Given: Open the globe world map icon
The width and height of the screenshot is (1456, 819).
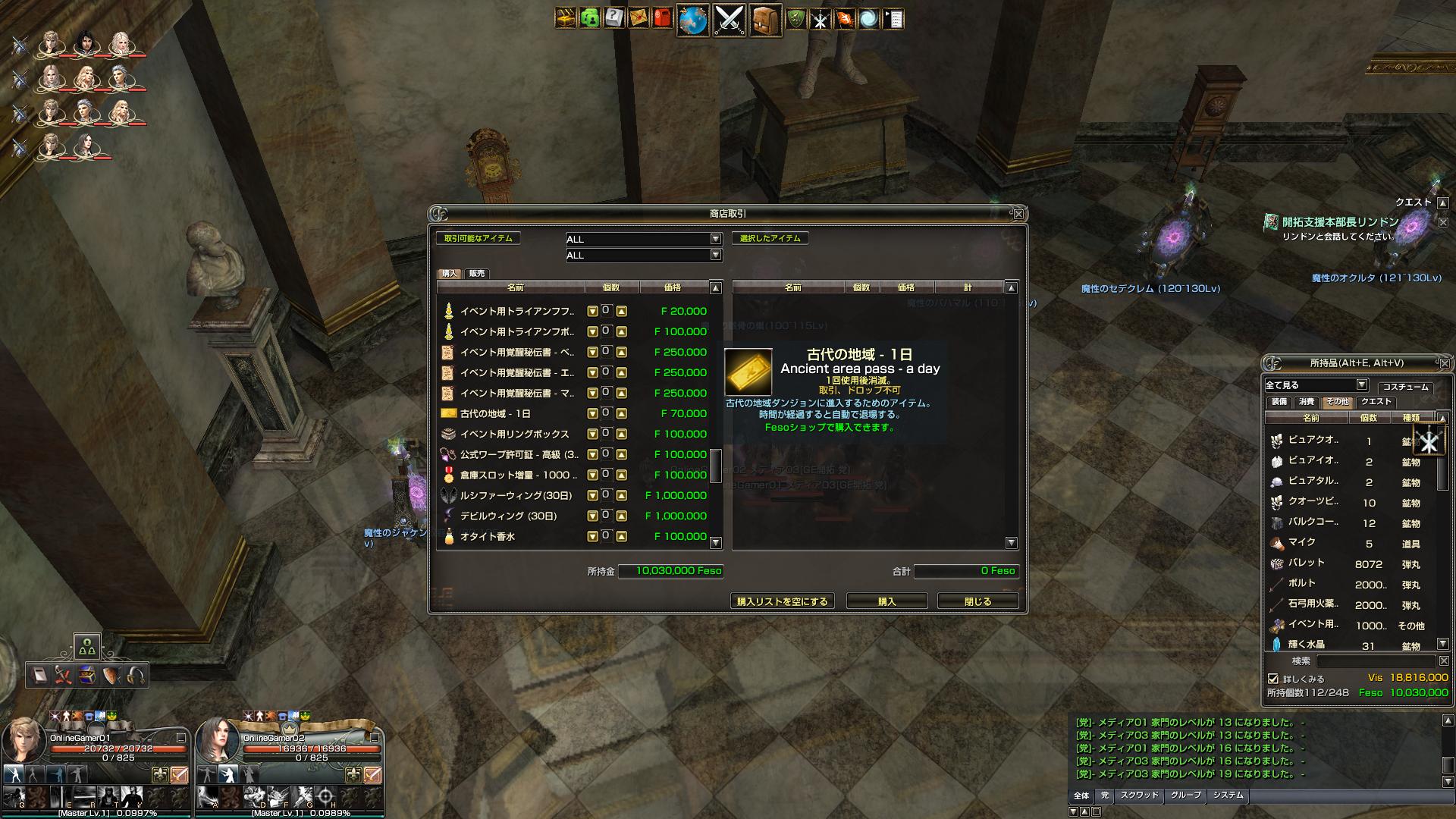Looking at the screenshot, I should [x=692, y=20].
